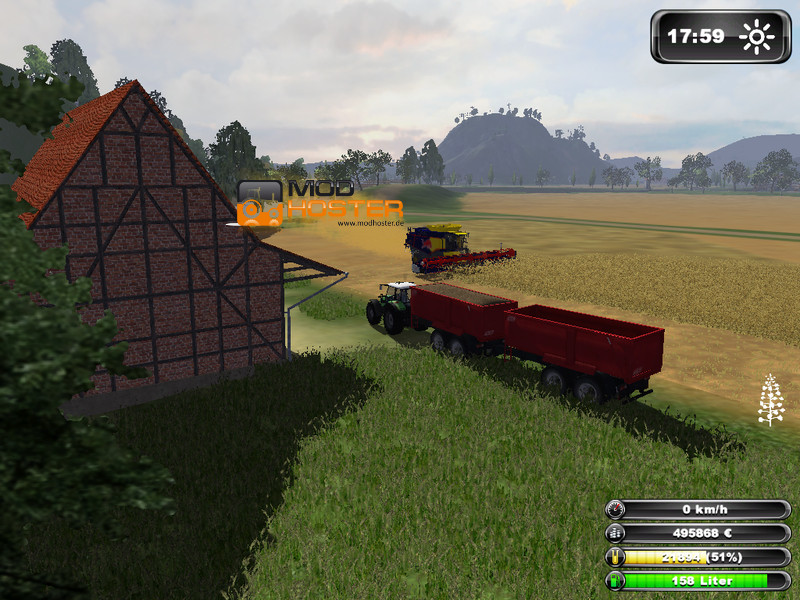Click the sun weather icon
The image size is (800, 600).
pos(757,38)
